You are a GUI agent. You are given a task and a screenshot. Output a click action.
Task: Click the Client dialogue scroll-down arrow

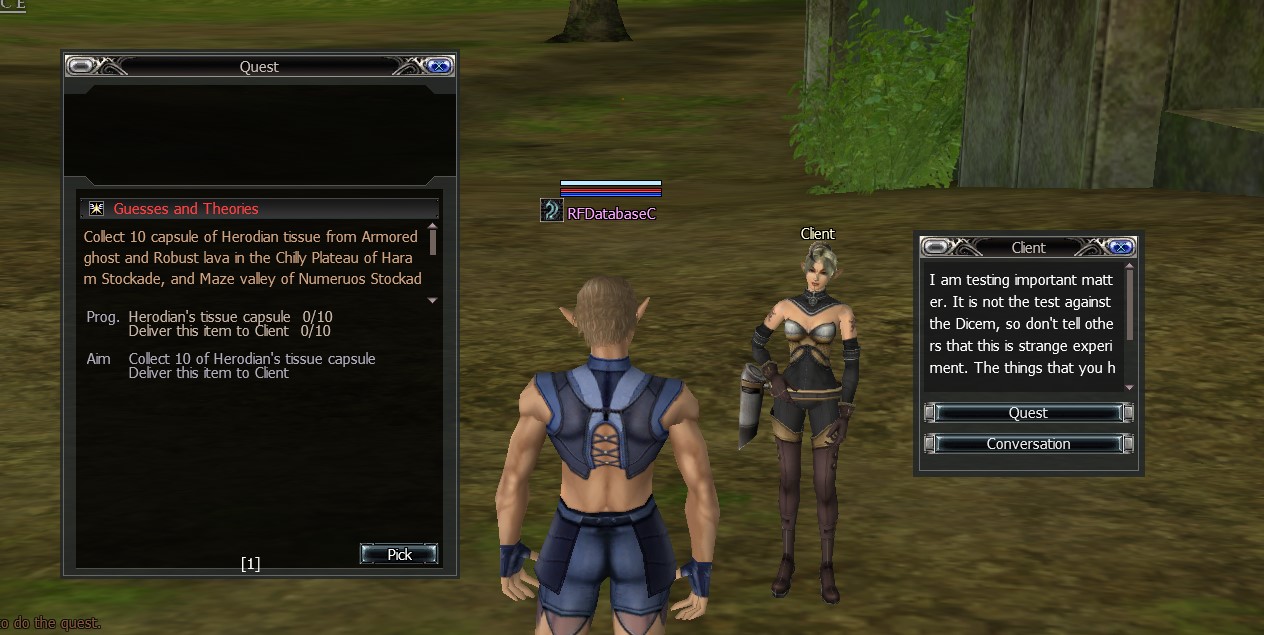click(x=1130, y=387)
